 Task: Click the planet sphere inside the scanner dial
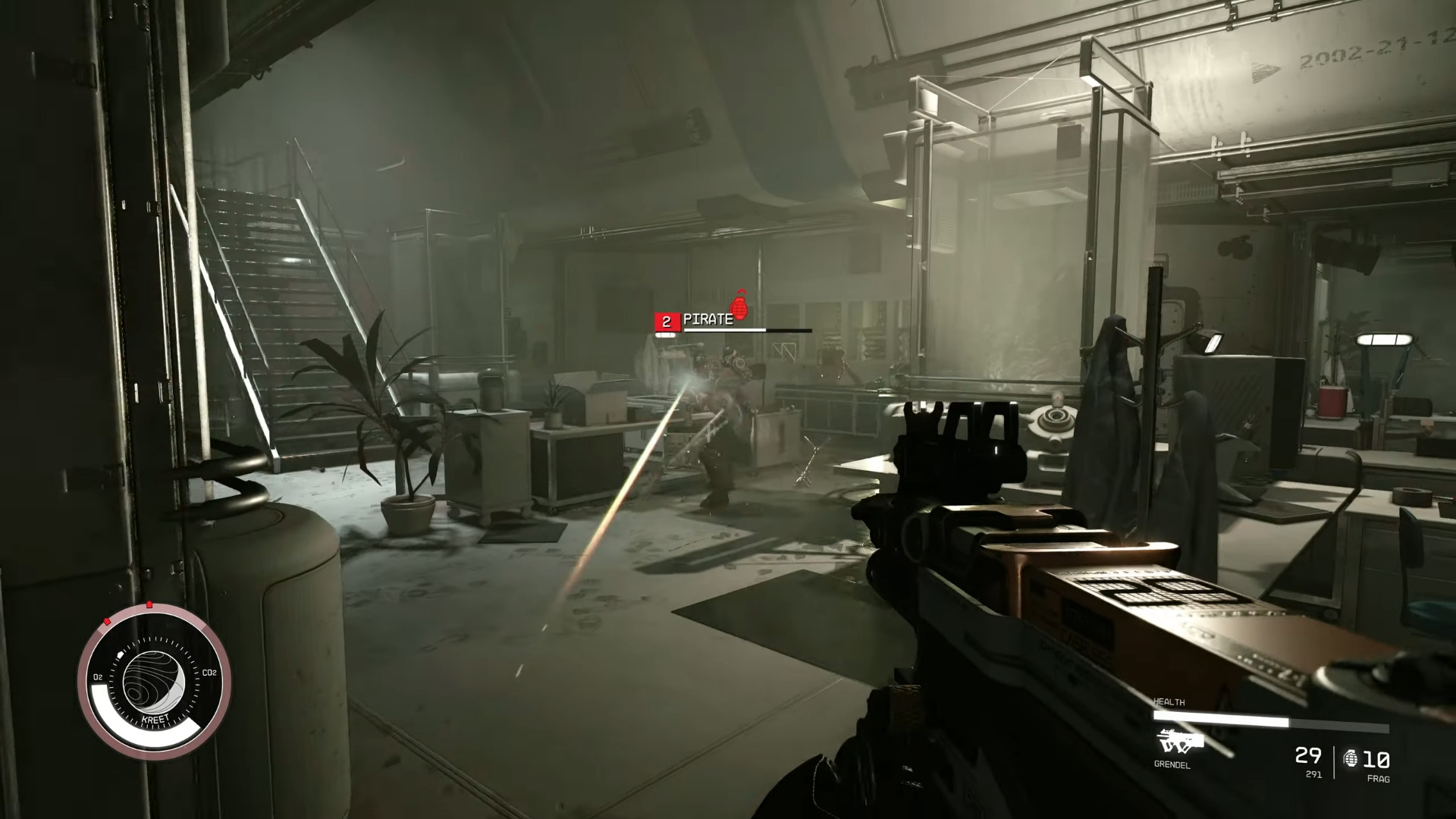(x=154, y=679)
